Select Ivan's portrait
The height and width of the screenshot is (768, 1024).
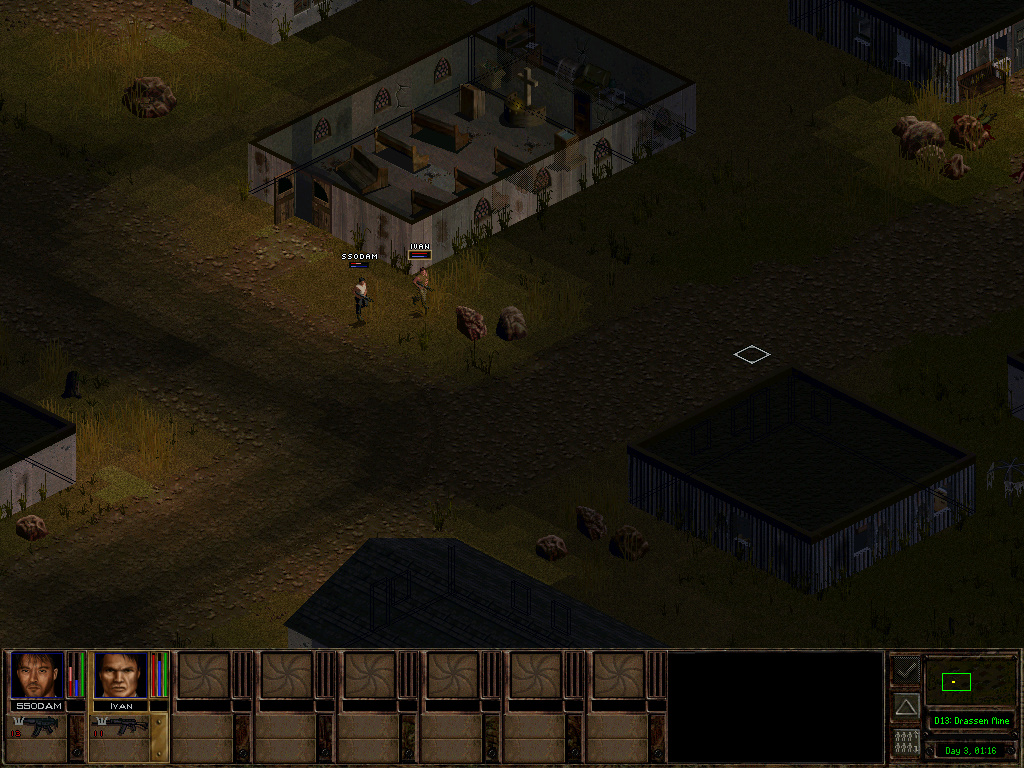click(120, 675)
